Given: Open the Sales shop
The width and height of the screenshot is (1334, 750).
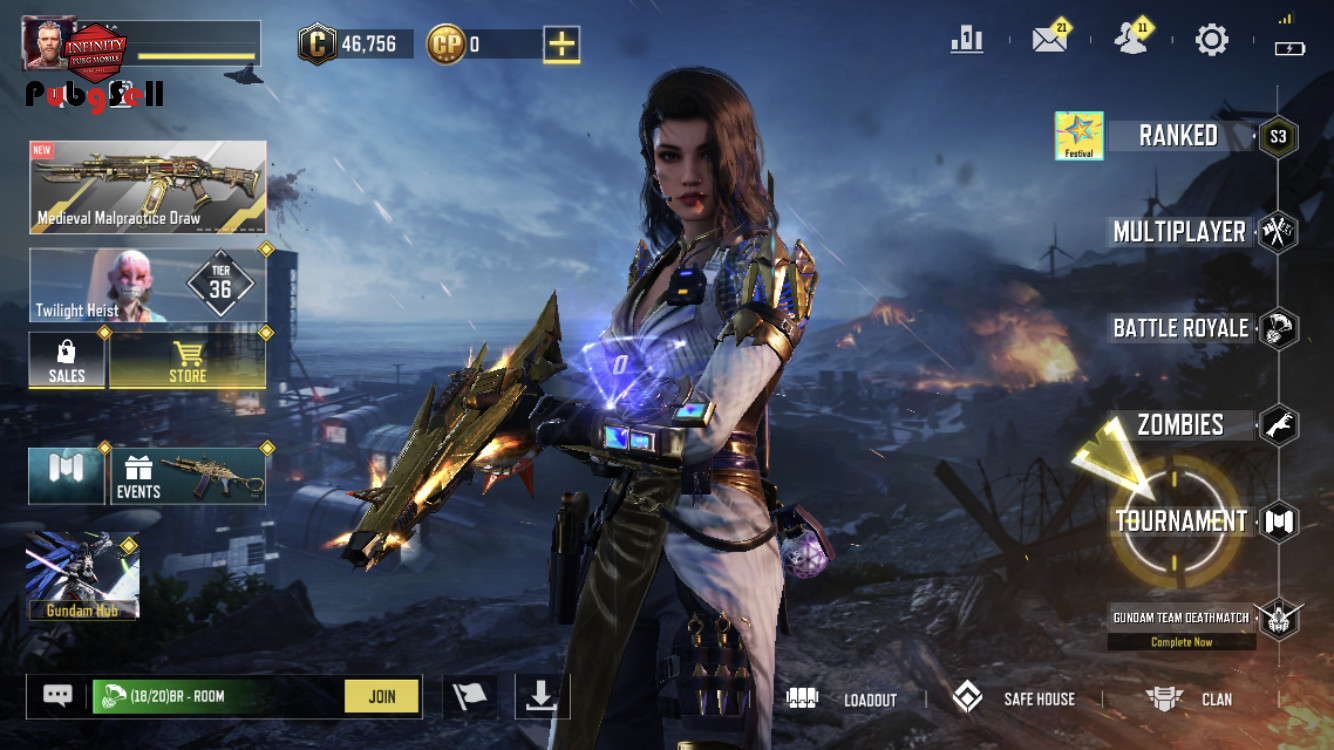Looking at the screenshot, I should coord(67,361).
